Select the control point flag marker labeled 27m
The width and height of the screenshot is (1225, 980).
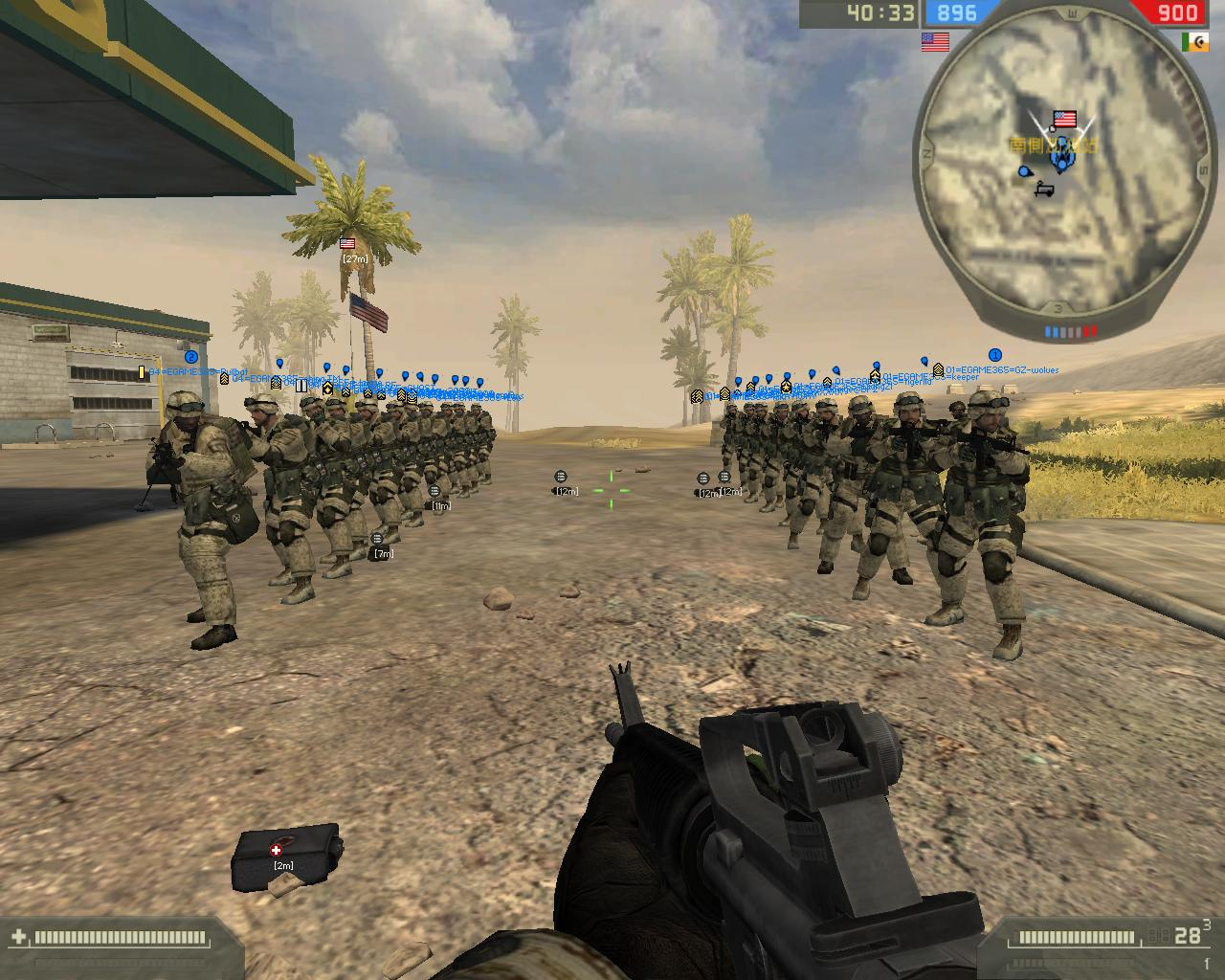(x=346, y=245)
